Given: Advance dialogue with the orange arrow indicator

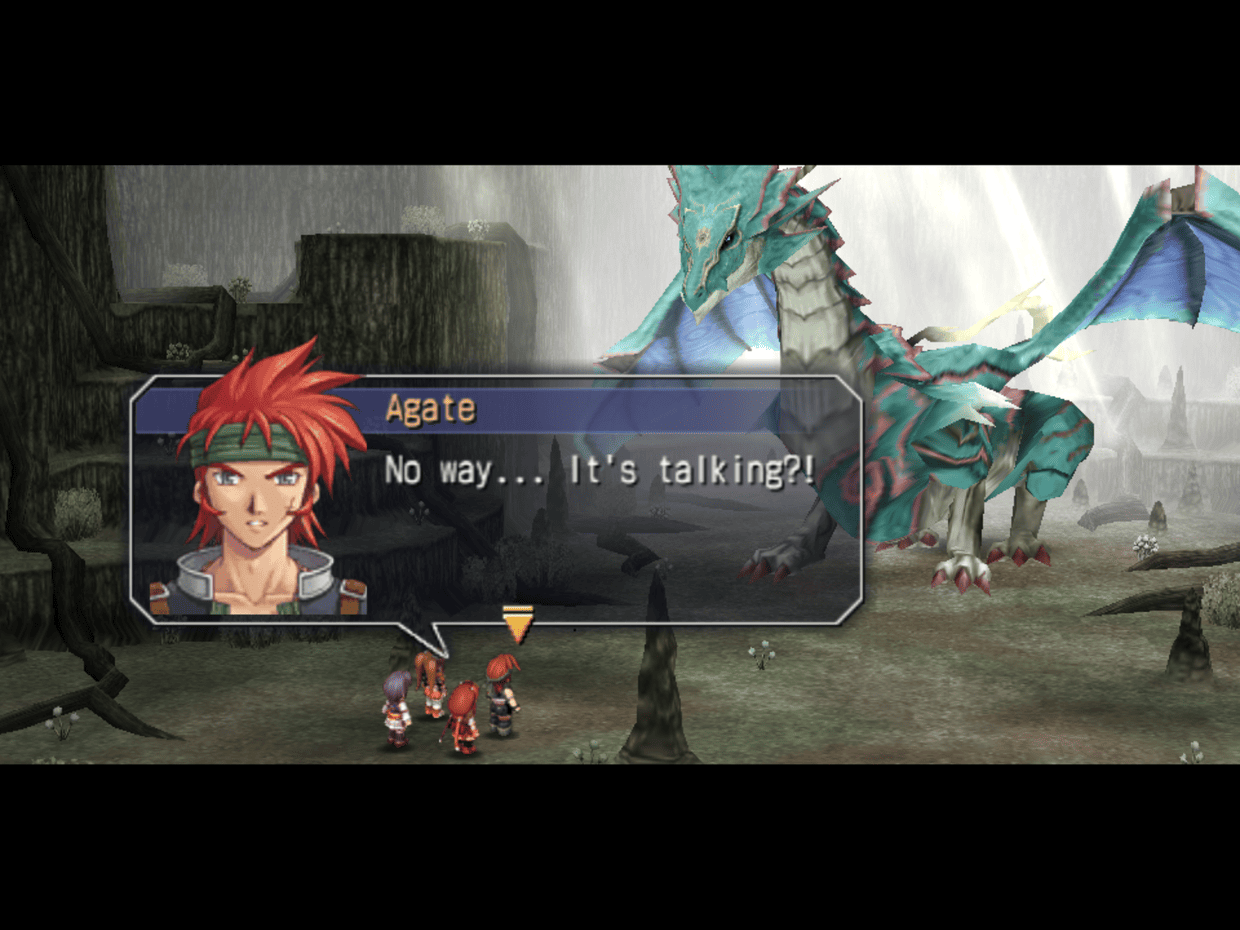Looking at the screenshot, I should point(517,627).
